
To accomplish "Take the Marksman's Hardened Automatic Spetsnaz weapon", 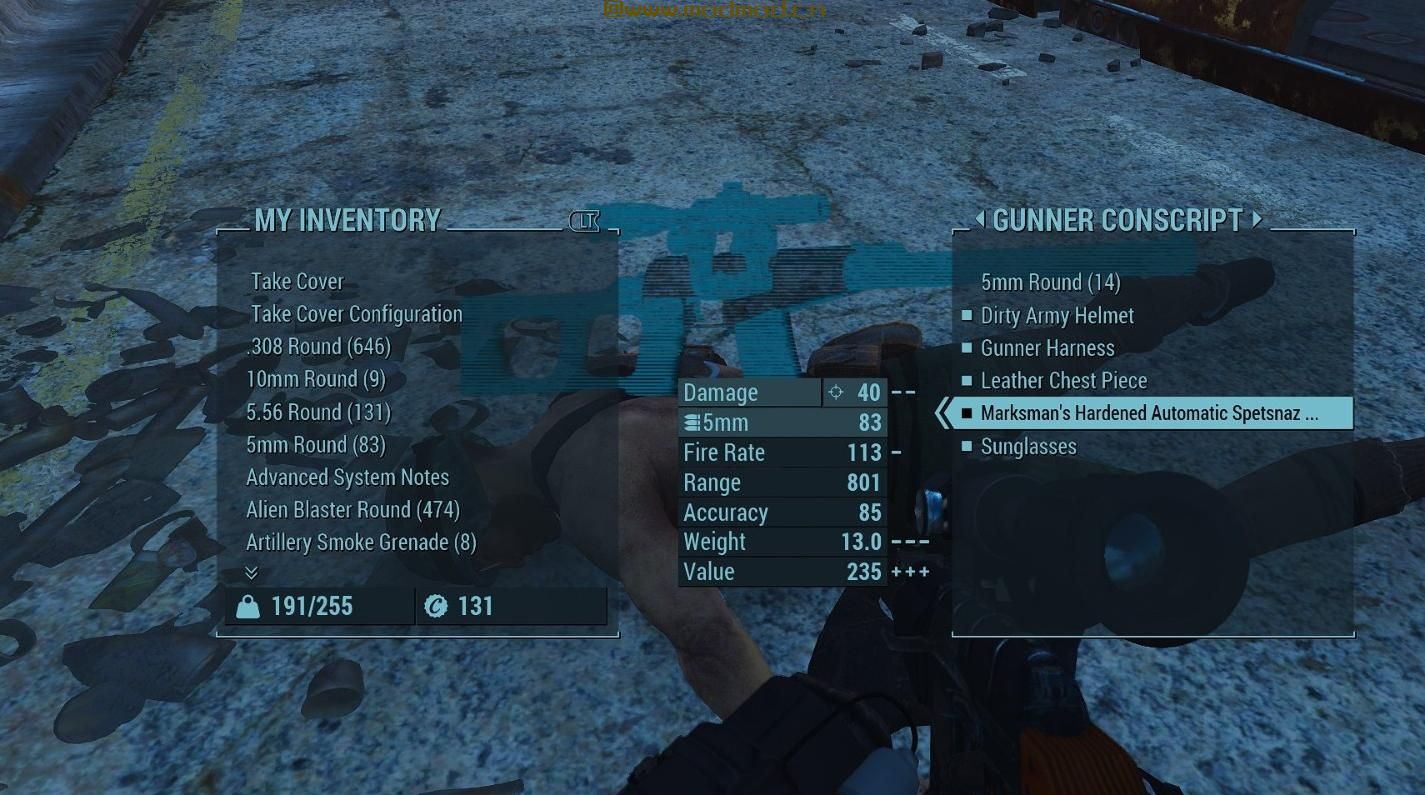I will (1149, 413).
